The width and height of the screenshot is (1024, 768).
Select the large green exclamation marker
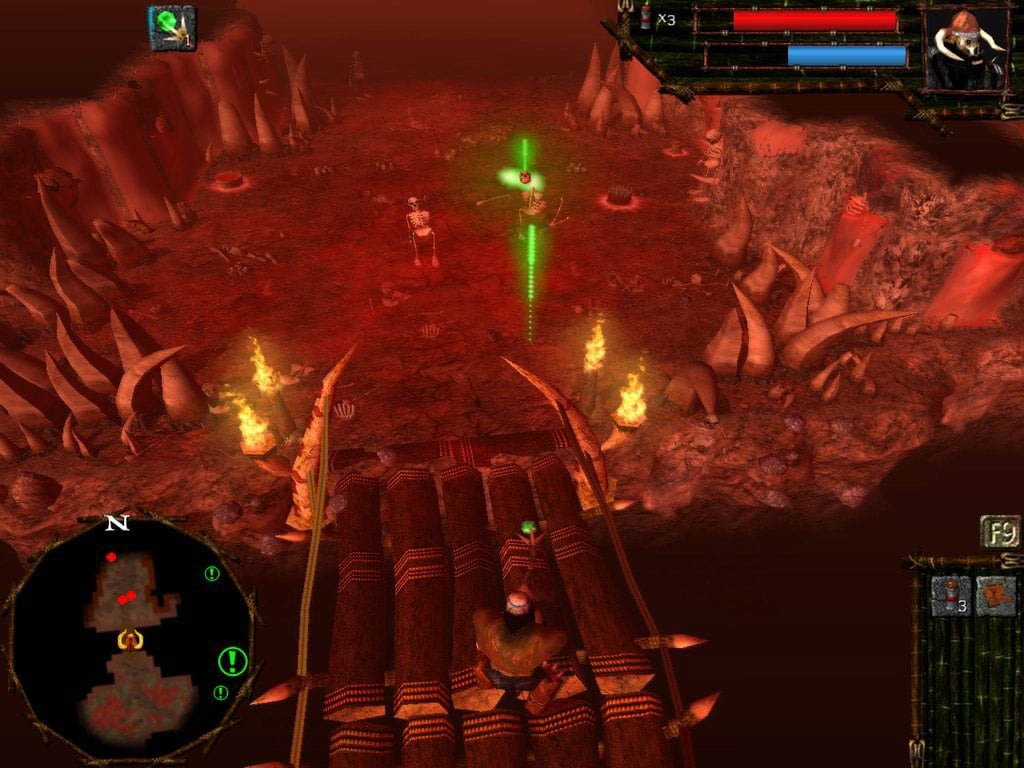tap(233, 660)
